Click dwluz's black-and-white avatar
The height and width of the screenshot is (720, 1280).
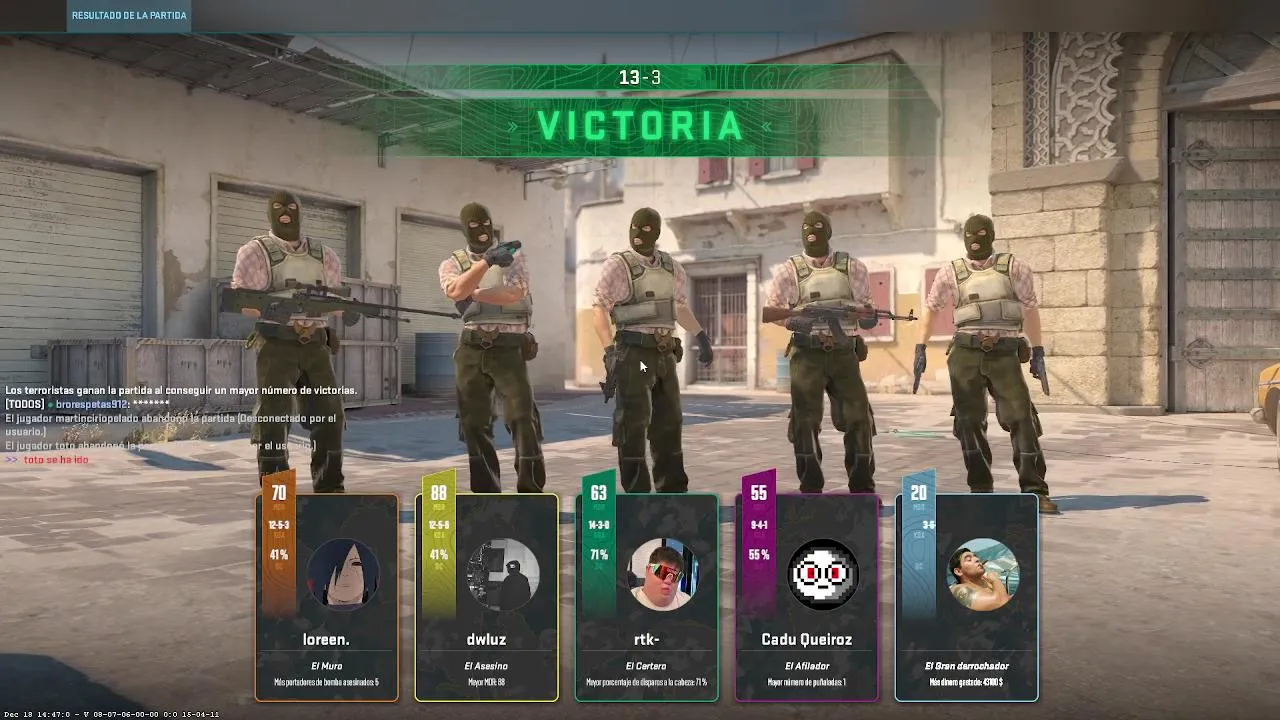pyautogui.click(x=503, y=575)
